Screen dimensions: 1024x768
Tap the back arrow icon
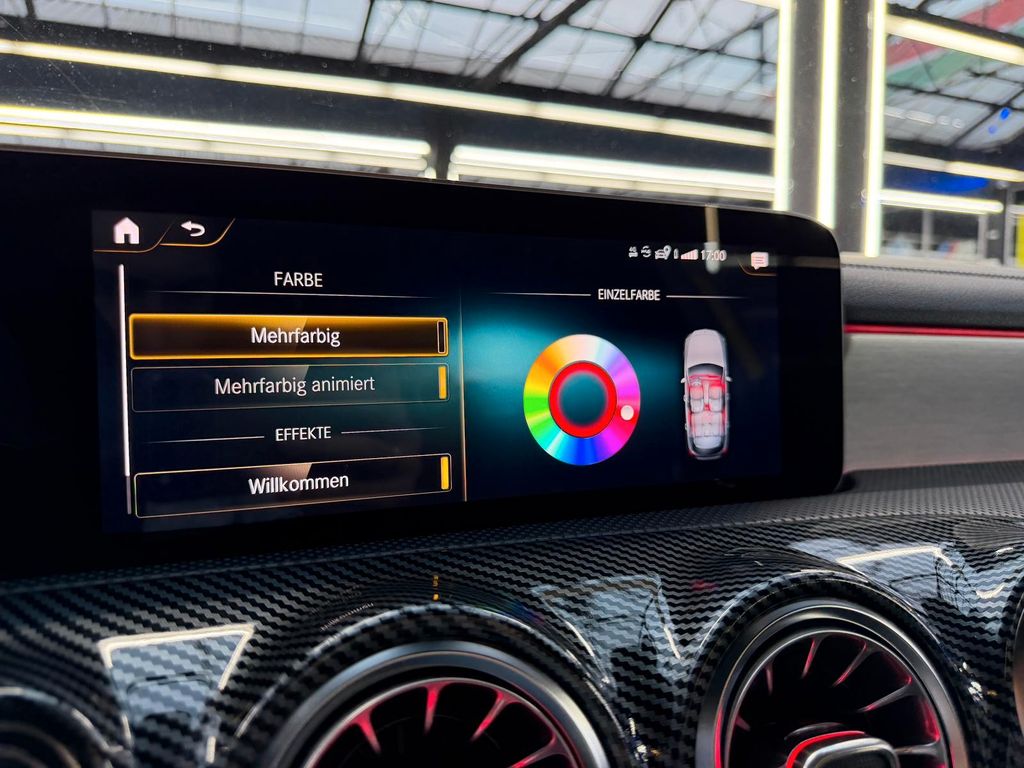(193, 230)
